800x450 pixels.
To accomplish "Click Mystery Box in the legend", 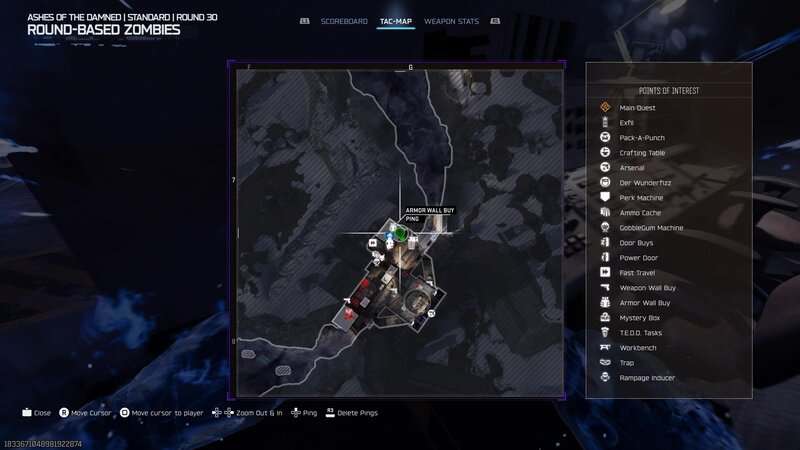I will click(x=639, y=317).
